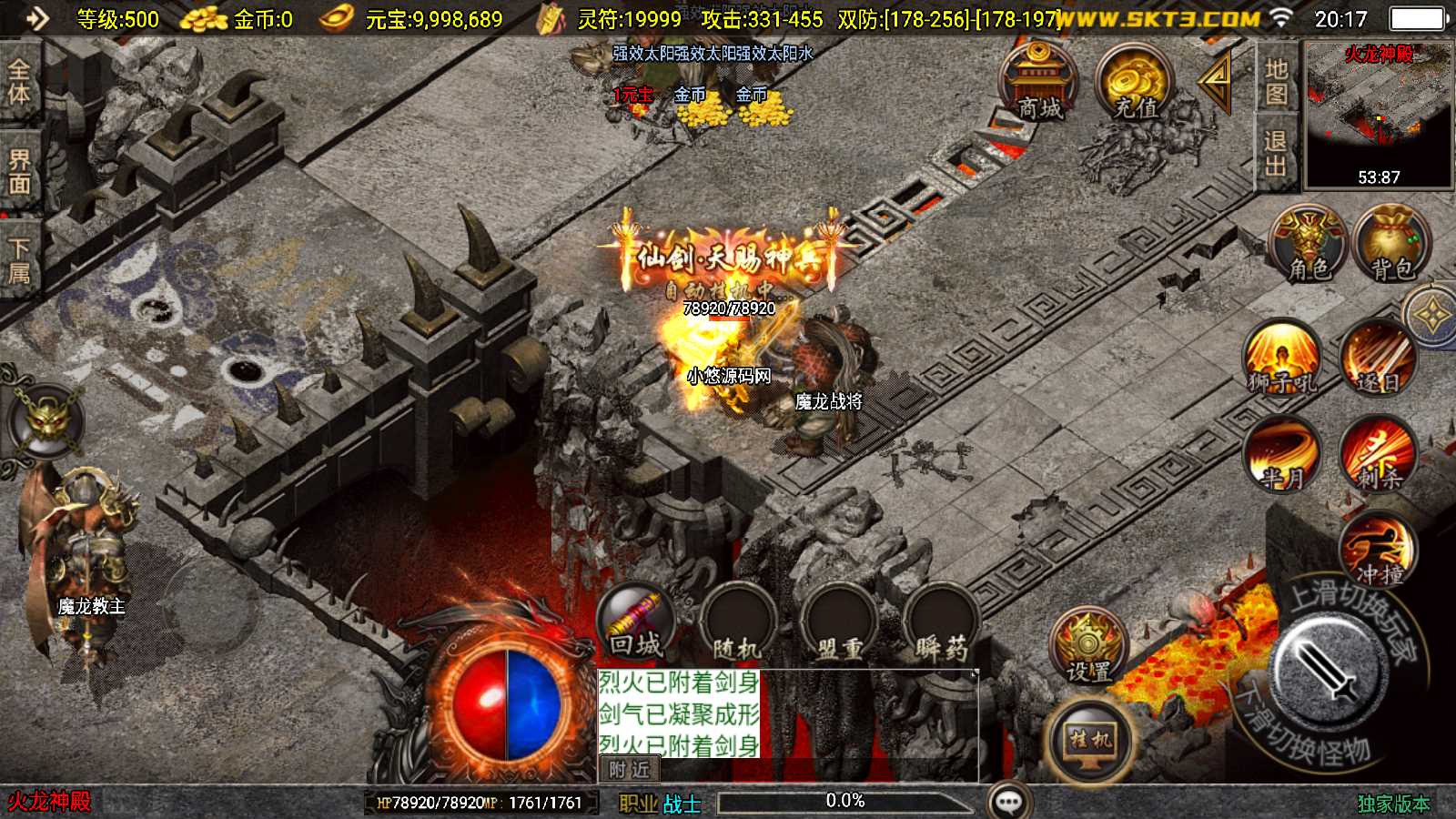Use the 半月 half-moon skill
1456x819 pixels.
(1282, 454)
